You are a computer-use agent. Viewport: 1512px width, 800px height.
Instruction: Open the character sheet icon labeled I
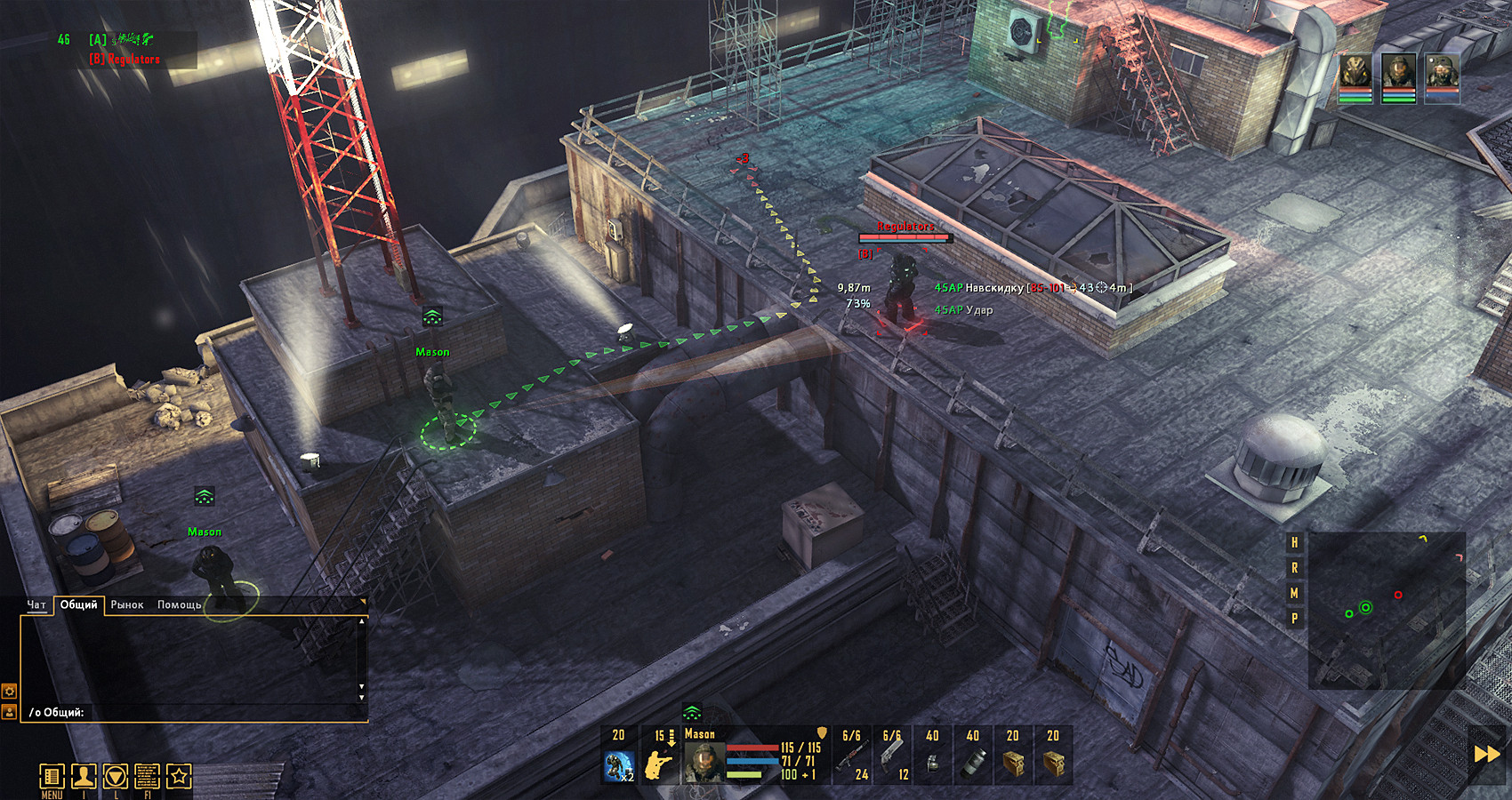click(84, 776)
